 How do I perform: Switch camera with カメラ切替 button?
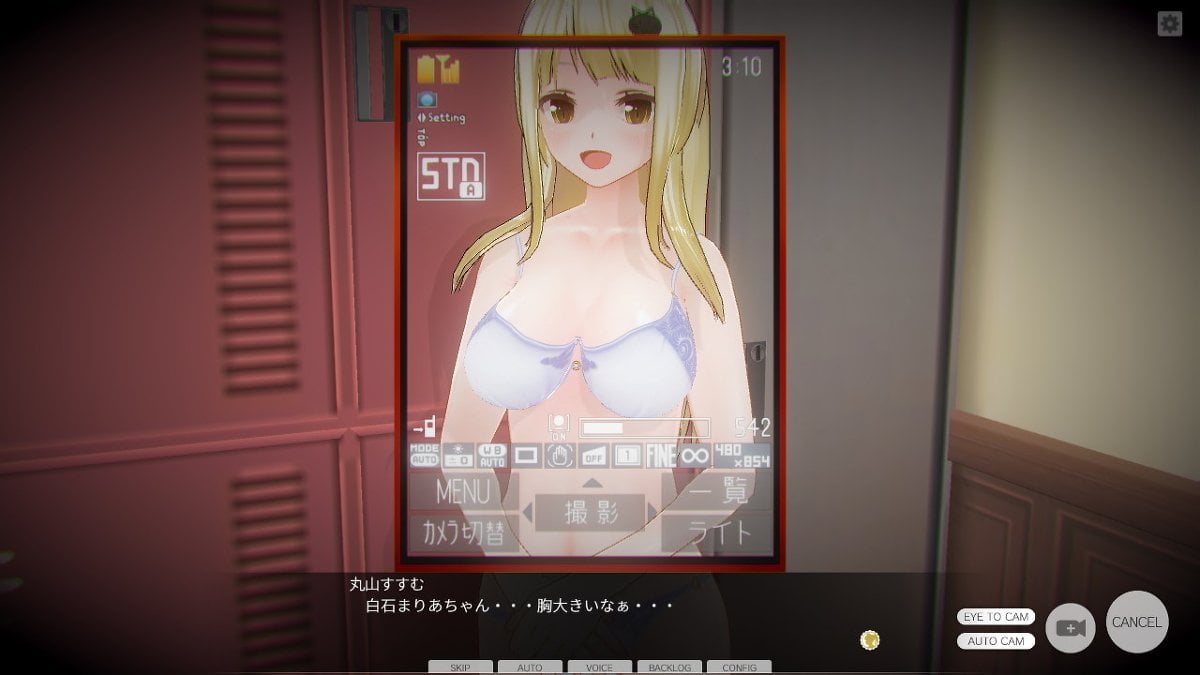463,532
